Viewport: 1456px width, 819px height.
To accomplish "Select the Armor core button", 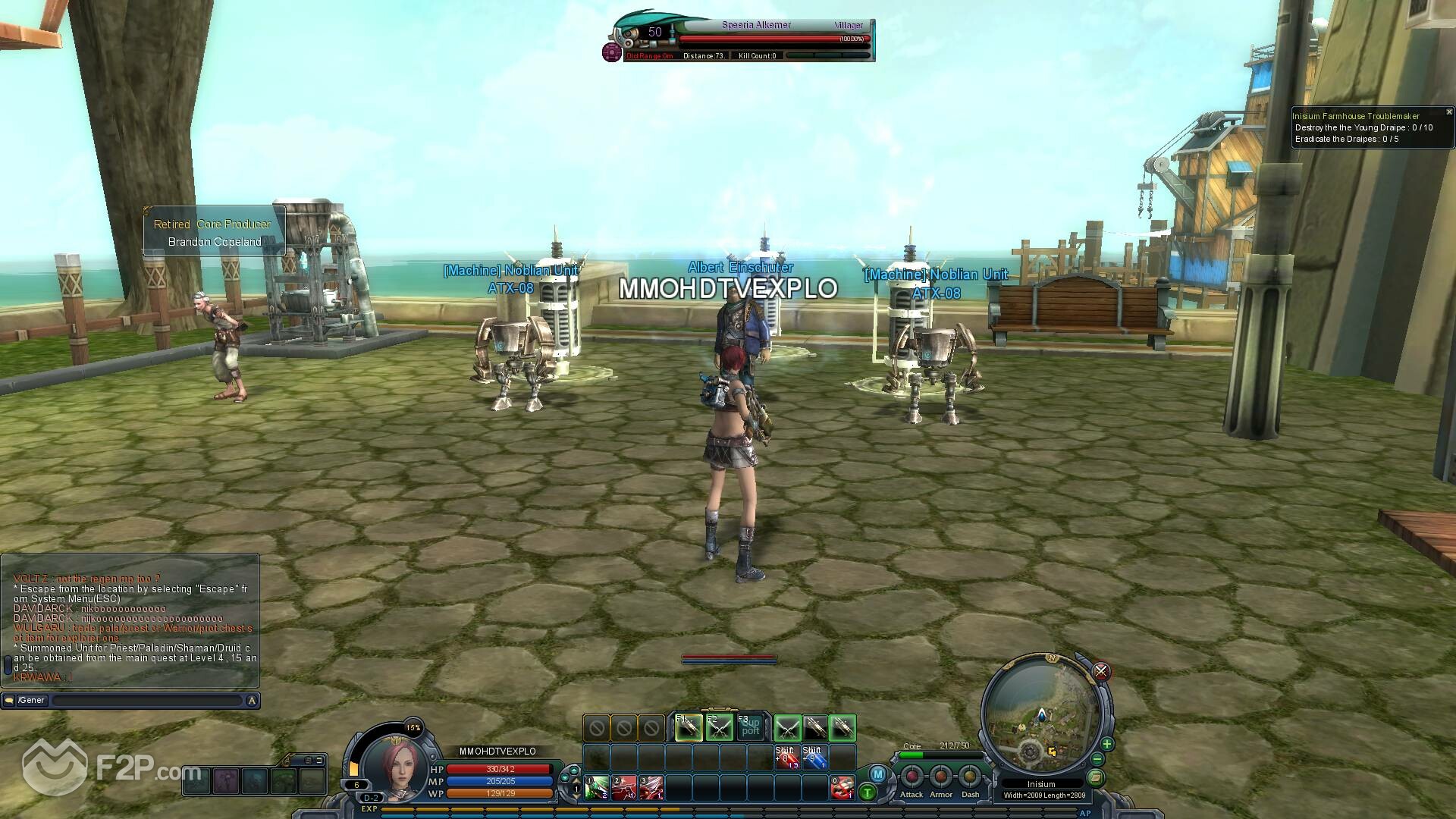I will coord(941,777).
